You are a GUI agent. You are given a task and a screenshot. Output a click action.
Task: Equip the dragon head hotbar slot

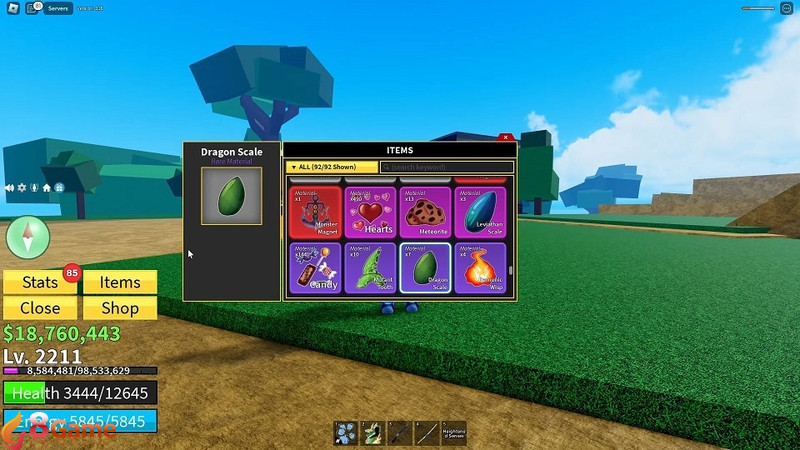point(371,432)
